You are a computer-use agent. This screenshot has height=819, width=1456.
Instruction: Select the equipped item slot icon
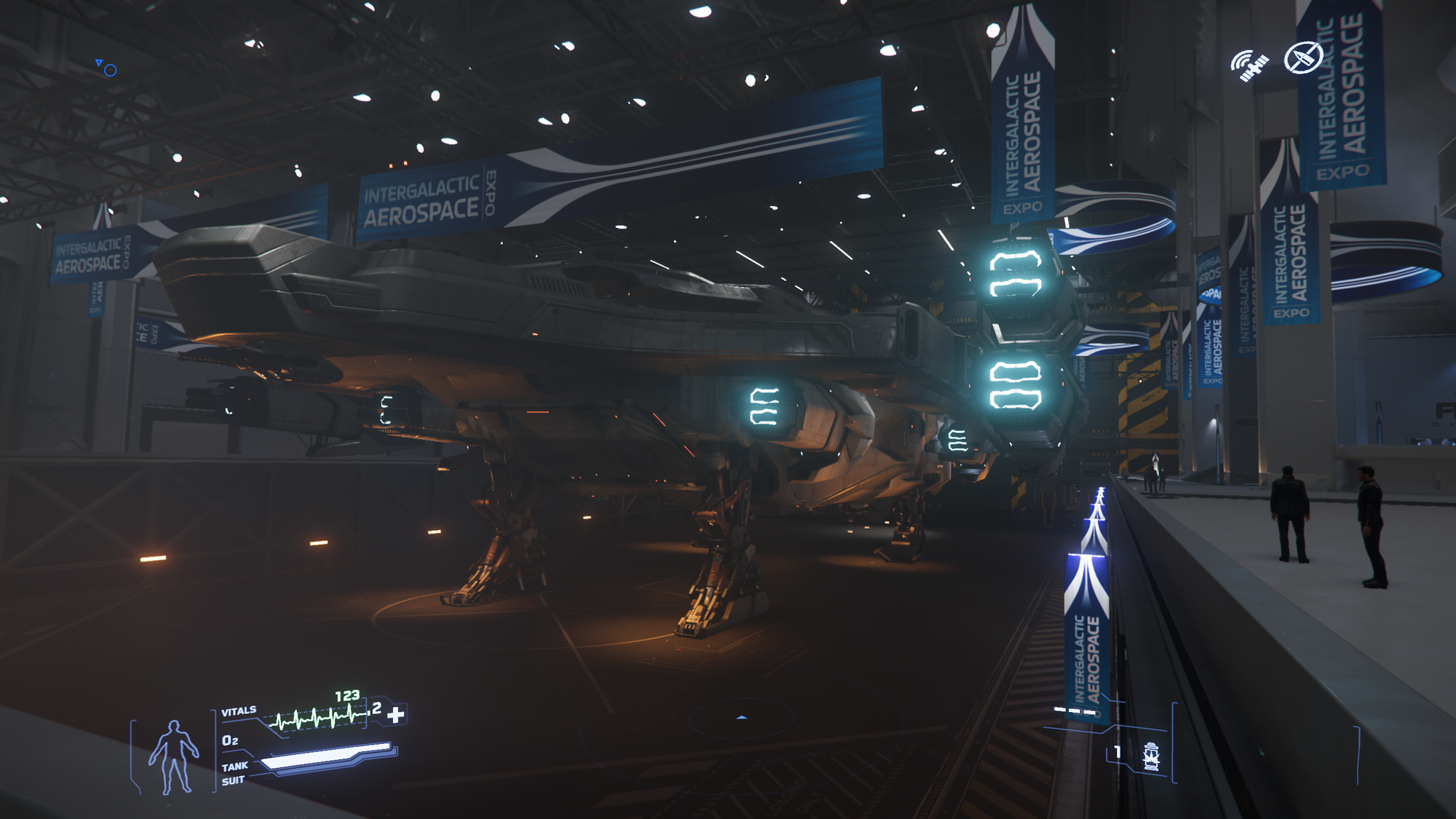(1150, 756)
